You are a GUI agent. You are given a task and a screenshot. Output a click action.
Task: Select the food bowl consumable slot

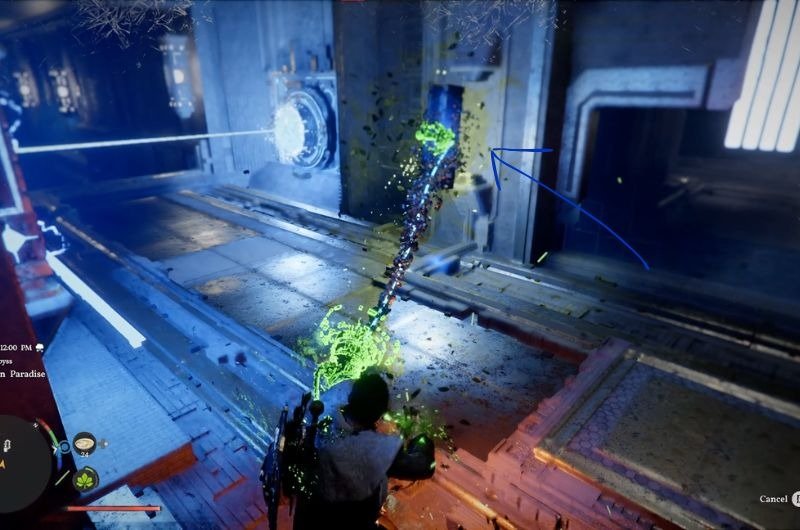pos(84,443)
